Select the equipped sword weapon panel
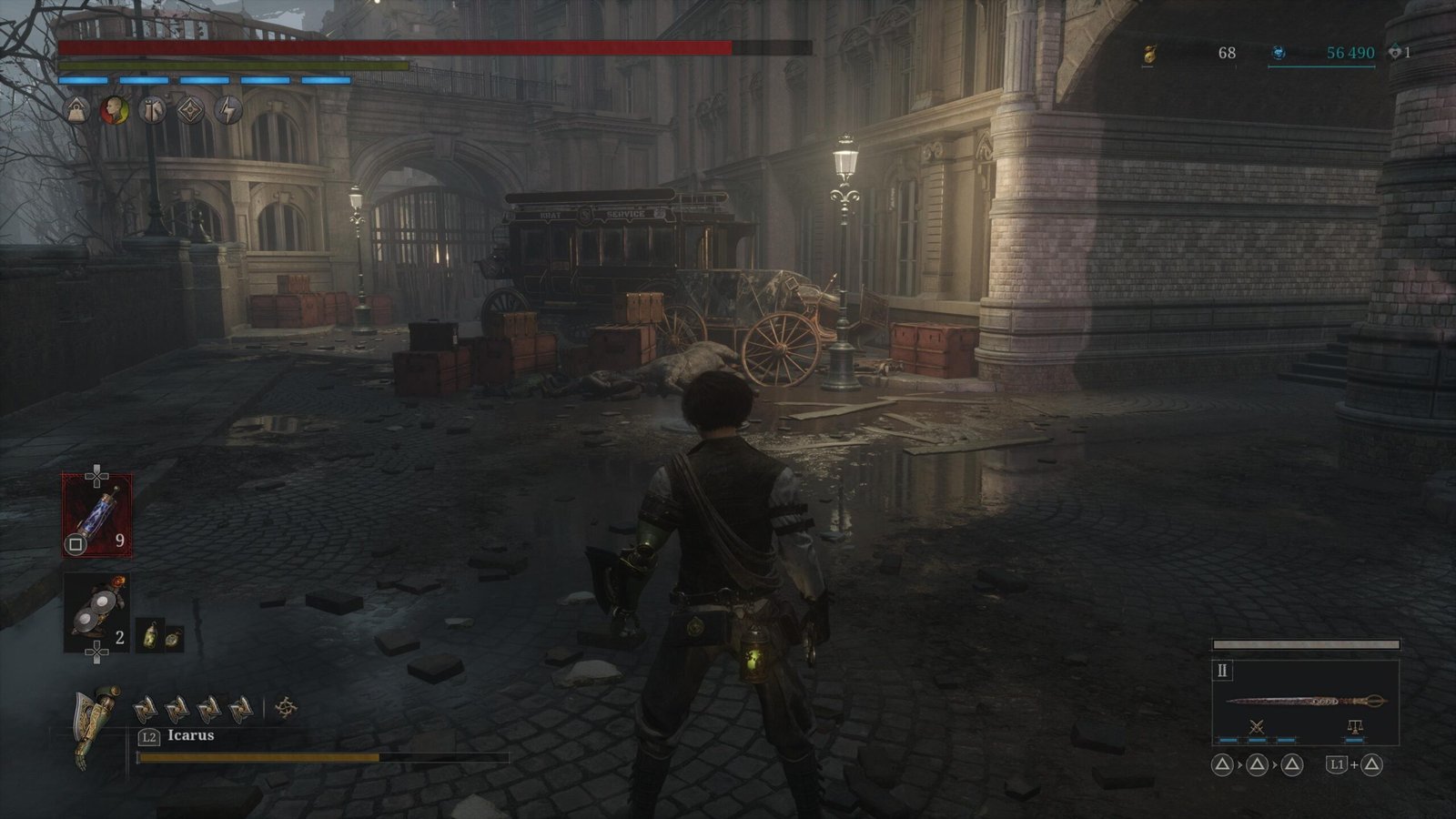Screen dimensions: 1456x819 1305,702
